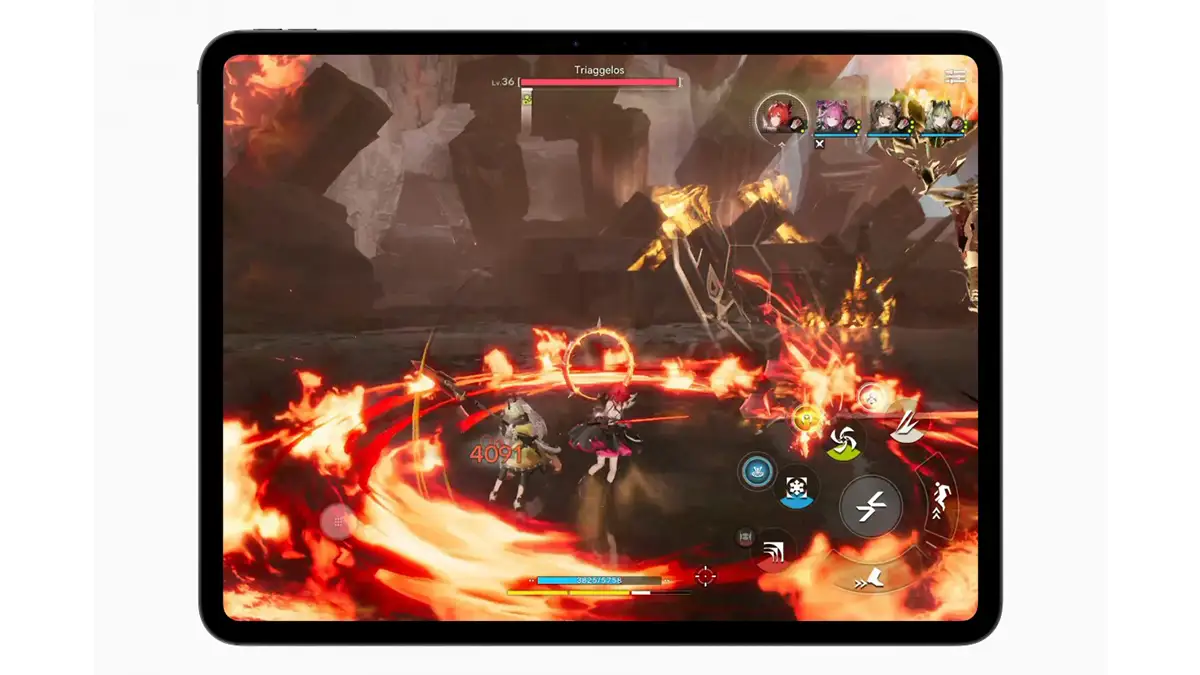Switch to the green-haired party member
Image resolution: width=1200 pixels, height=675 pixels.
tap(940, 117)
